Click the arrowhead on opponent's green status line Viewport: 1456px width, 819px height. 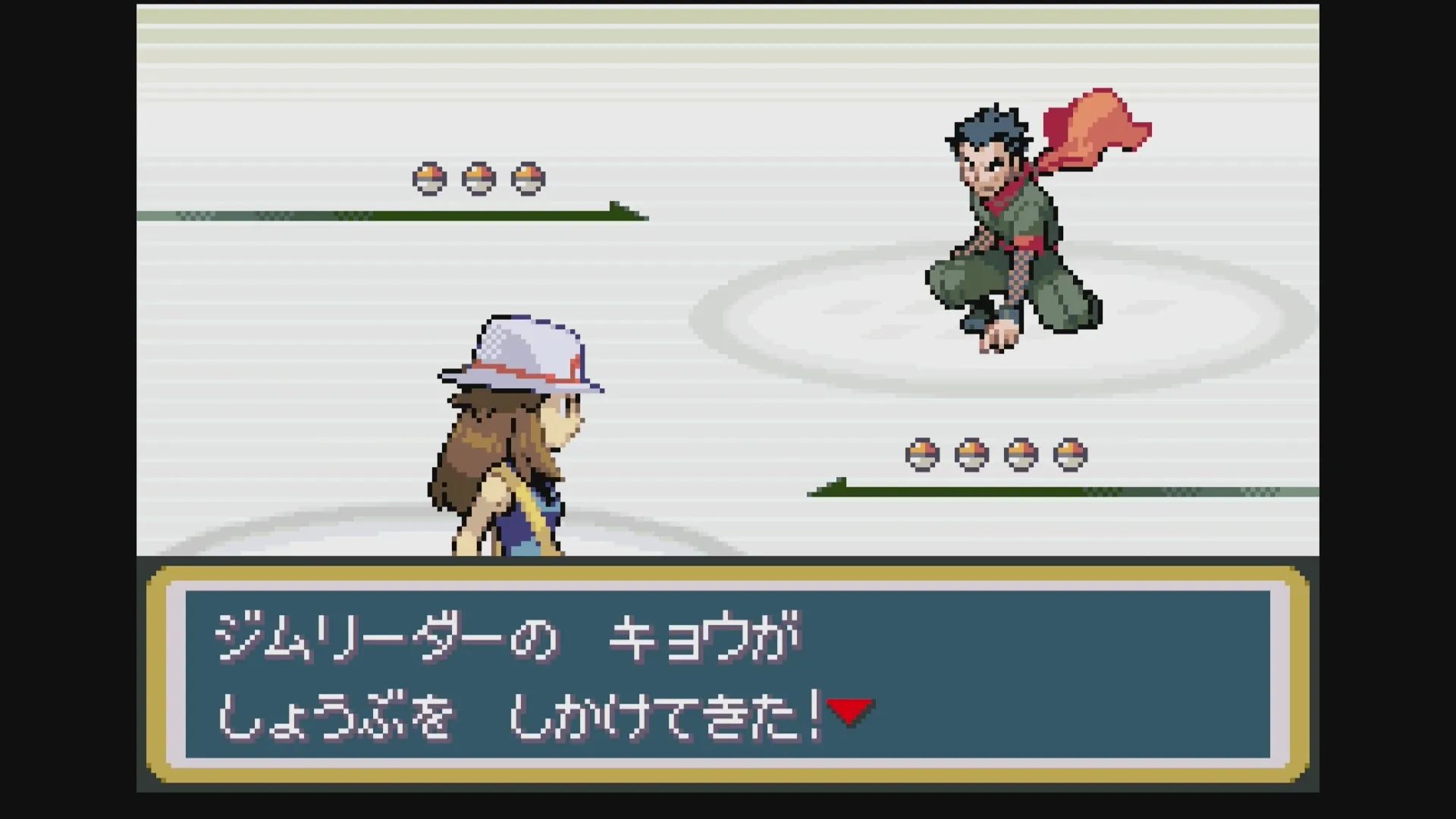pos(626,209)
